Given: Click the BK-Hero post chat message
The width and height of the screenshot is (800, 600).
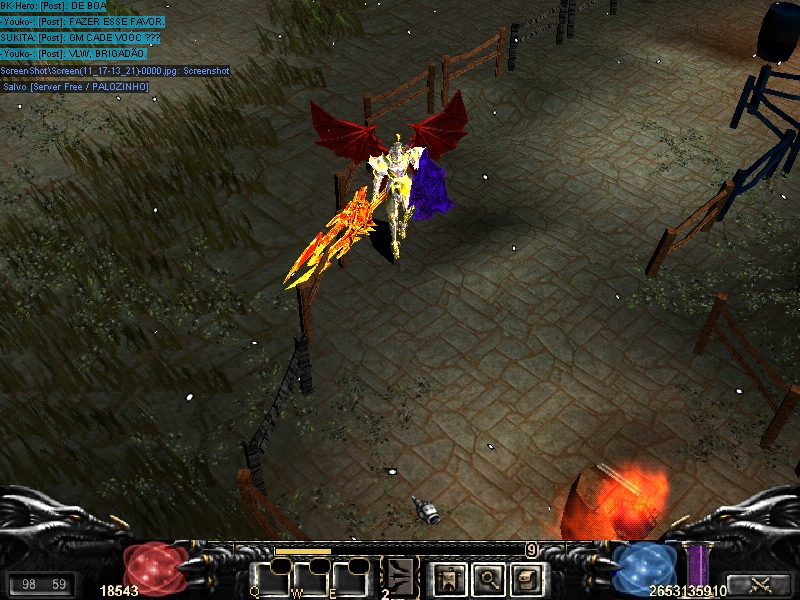Looking at the screenshot, I should 53,6.
